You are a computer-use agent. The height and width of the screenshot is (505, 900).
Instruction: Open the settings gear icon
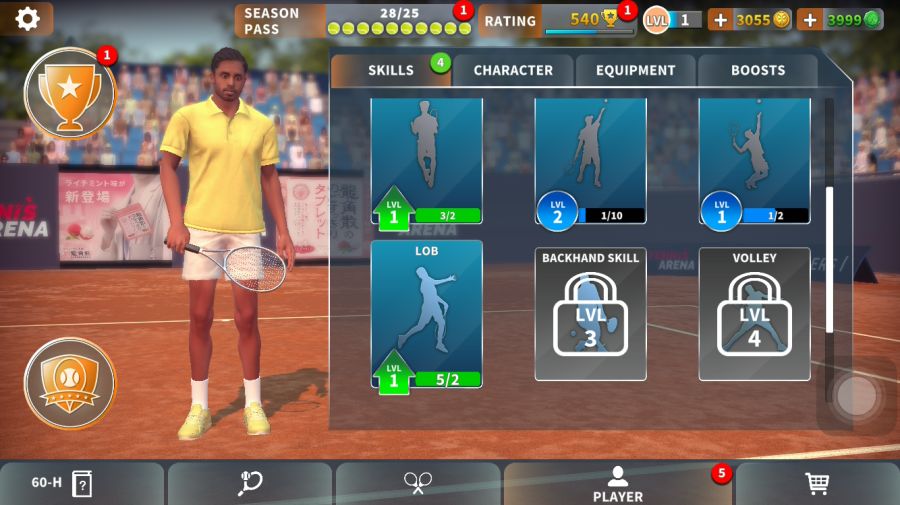pyautogui.click(x=27, y=18)
